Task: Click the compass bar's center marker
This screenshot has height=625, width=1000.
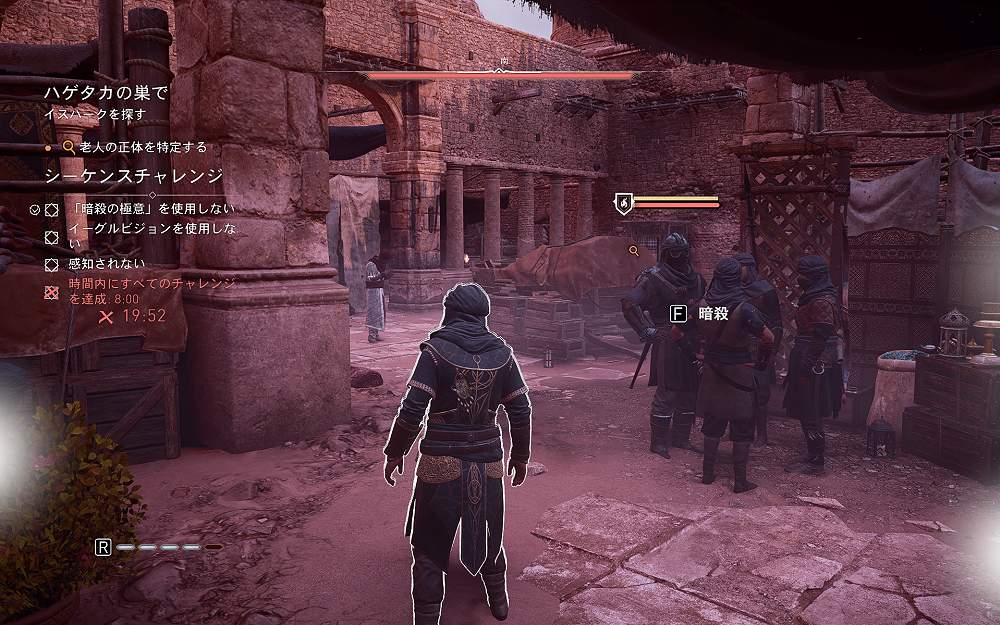Action: 501,69
